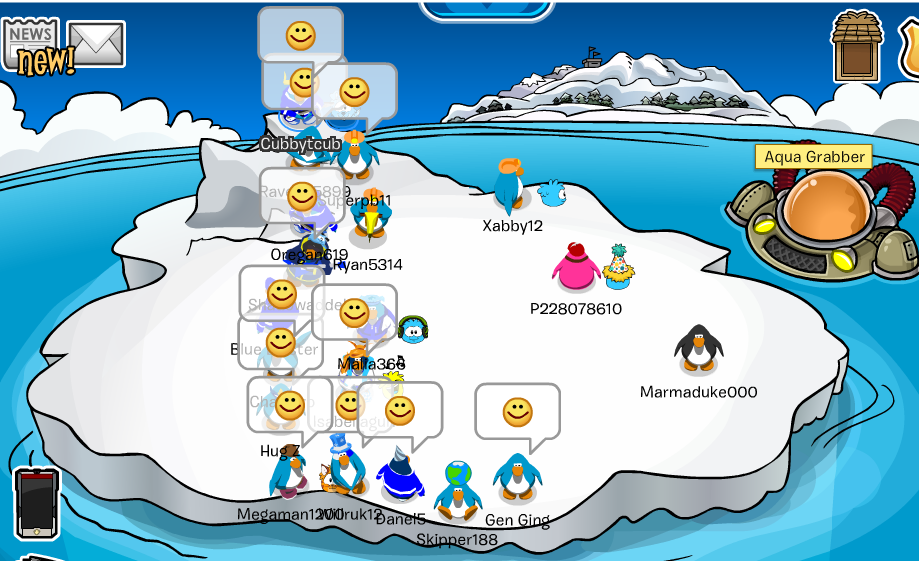Open the mail envelope icon
The height and width of the screenshot is (561, 919).
96,44
